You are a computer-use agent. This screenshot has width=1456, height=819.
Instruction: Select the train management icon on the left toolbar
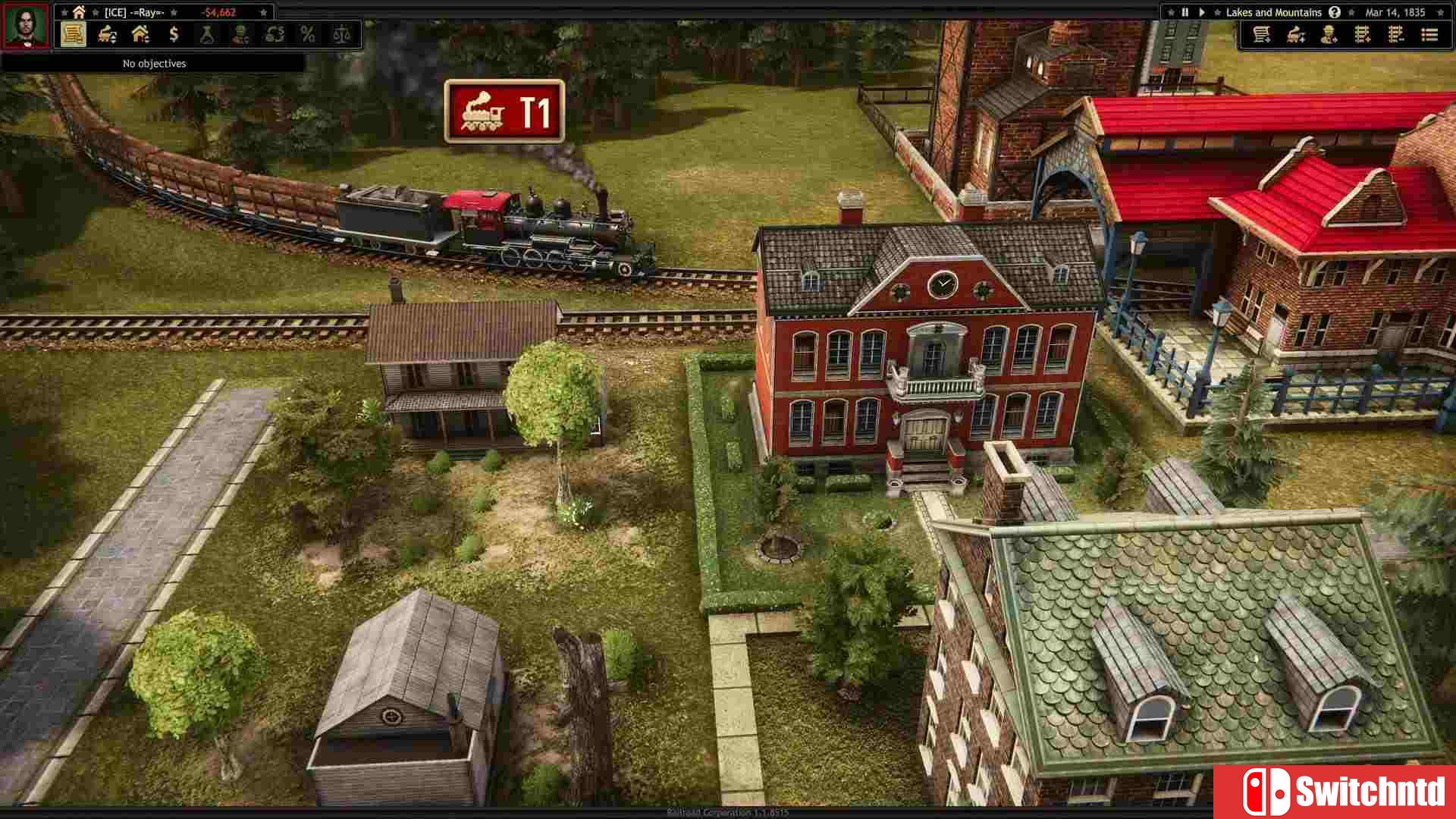coord(106,33)
